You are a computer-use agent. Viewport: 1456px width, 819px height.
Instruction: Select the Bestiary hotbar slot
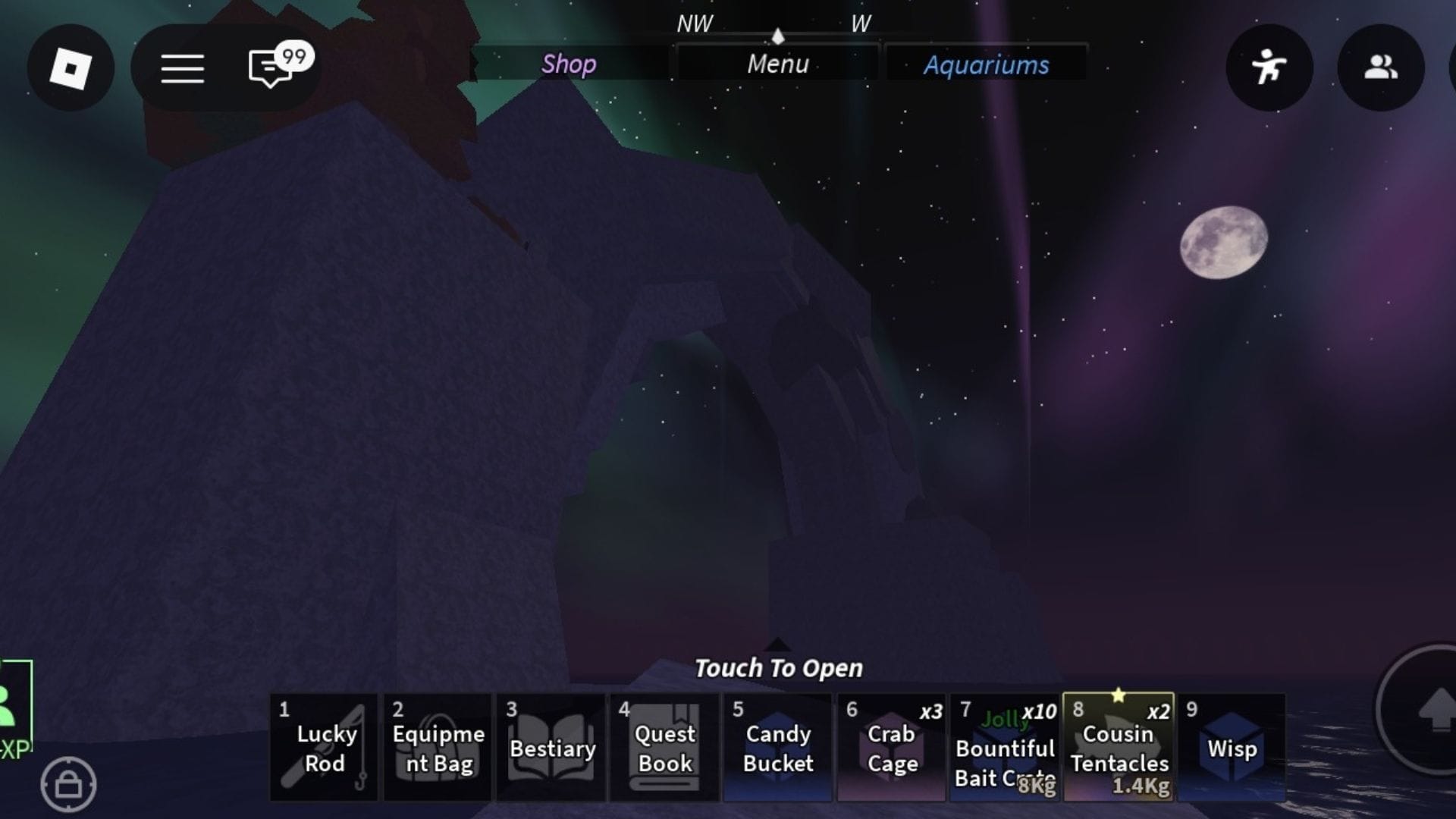(551, 748)
